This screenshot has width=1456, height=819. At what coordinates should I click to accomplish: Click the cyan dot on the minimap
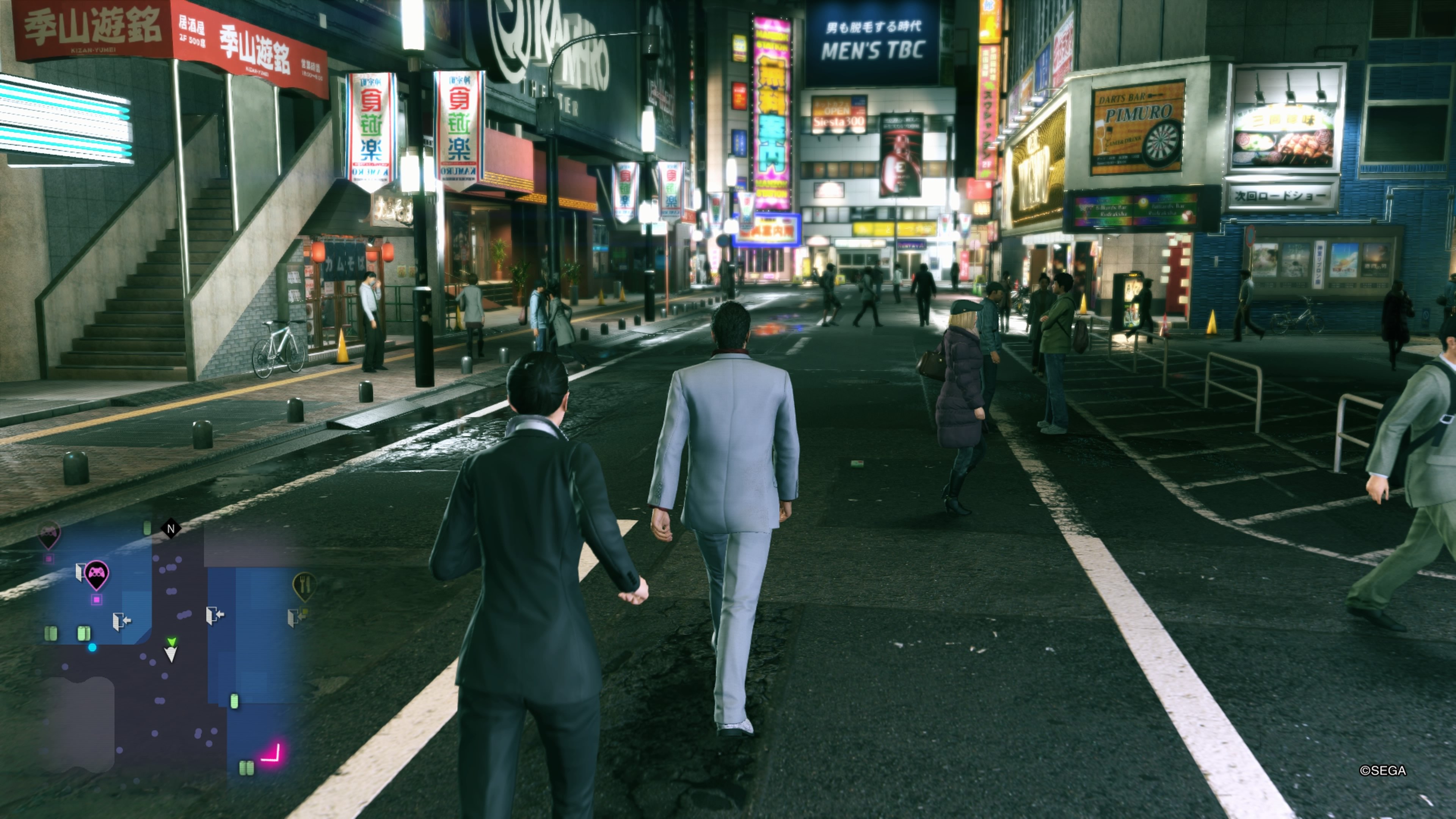(92, 648)
